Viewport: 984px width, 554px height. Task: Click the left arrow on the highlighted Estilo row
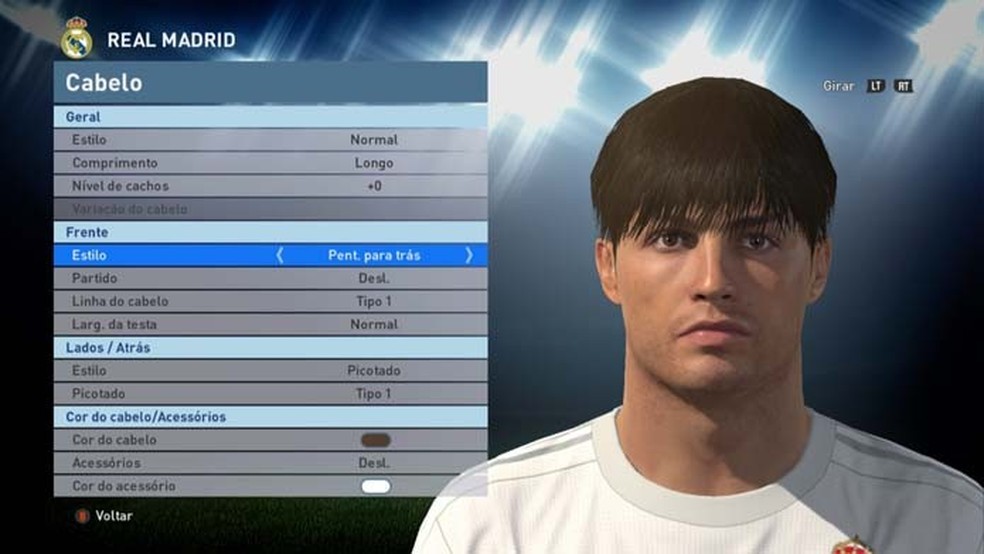coord(280,255)
